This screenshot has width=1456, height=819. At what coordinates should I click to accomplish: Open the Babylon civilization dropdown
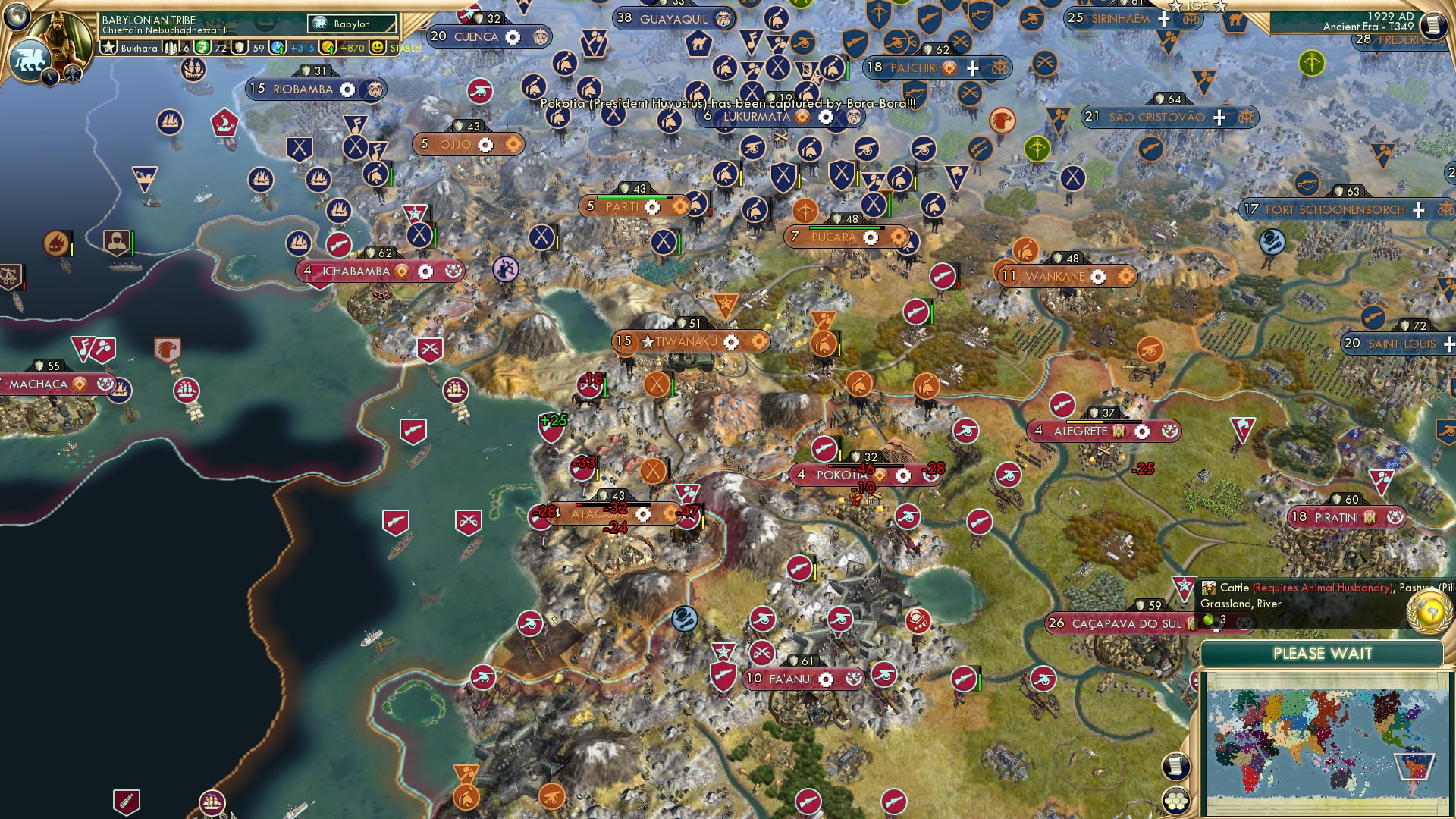[x=351, y=24]
